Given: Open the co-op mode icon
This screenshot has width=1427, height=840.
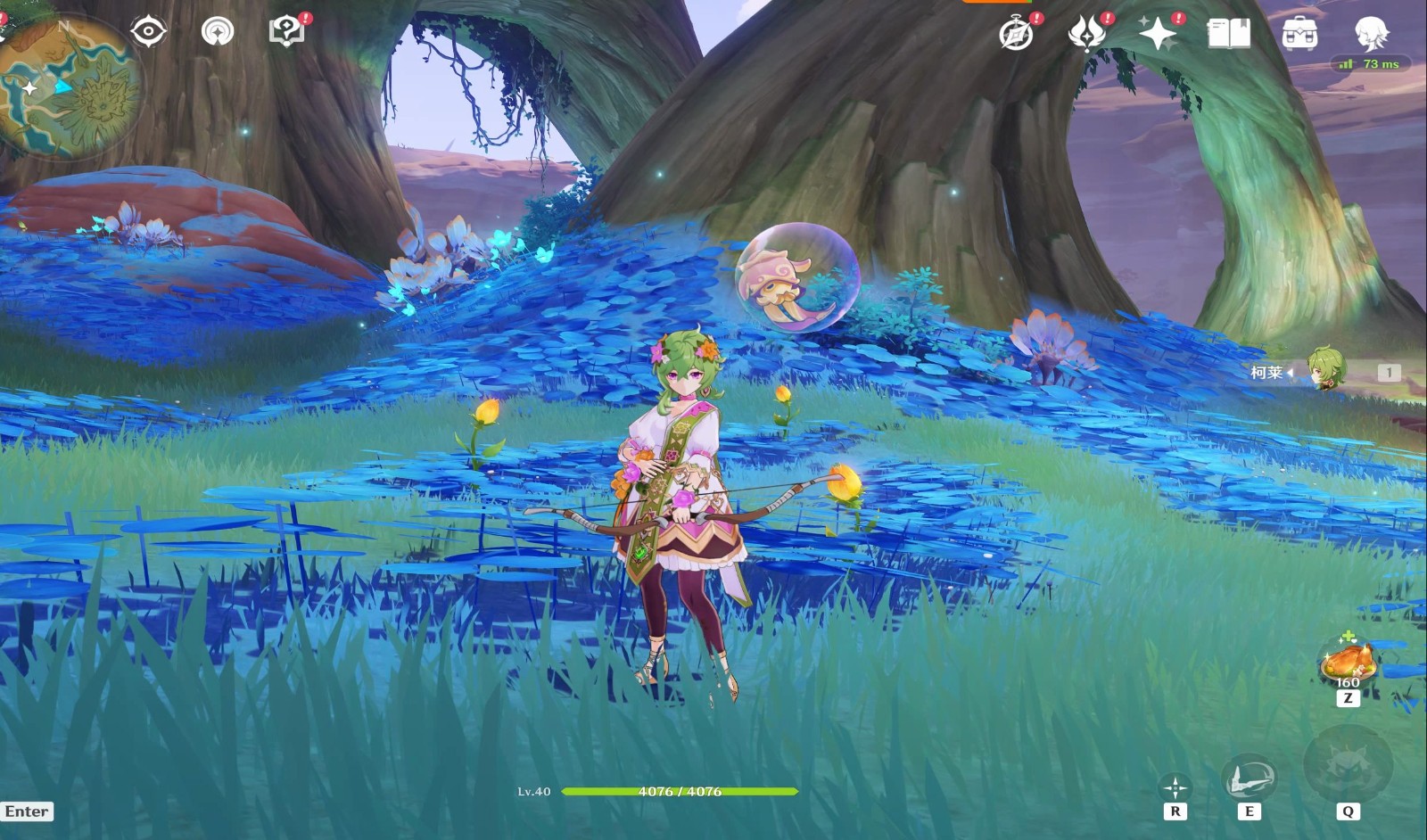Looking at the screenshot, I should [x=217, y=32].
